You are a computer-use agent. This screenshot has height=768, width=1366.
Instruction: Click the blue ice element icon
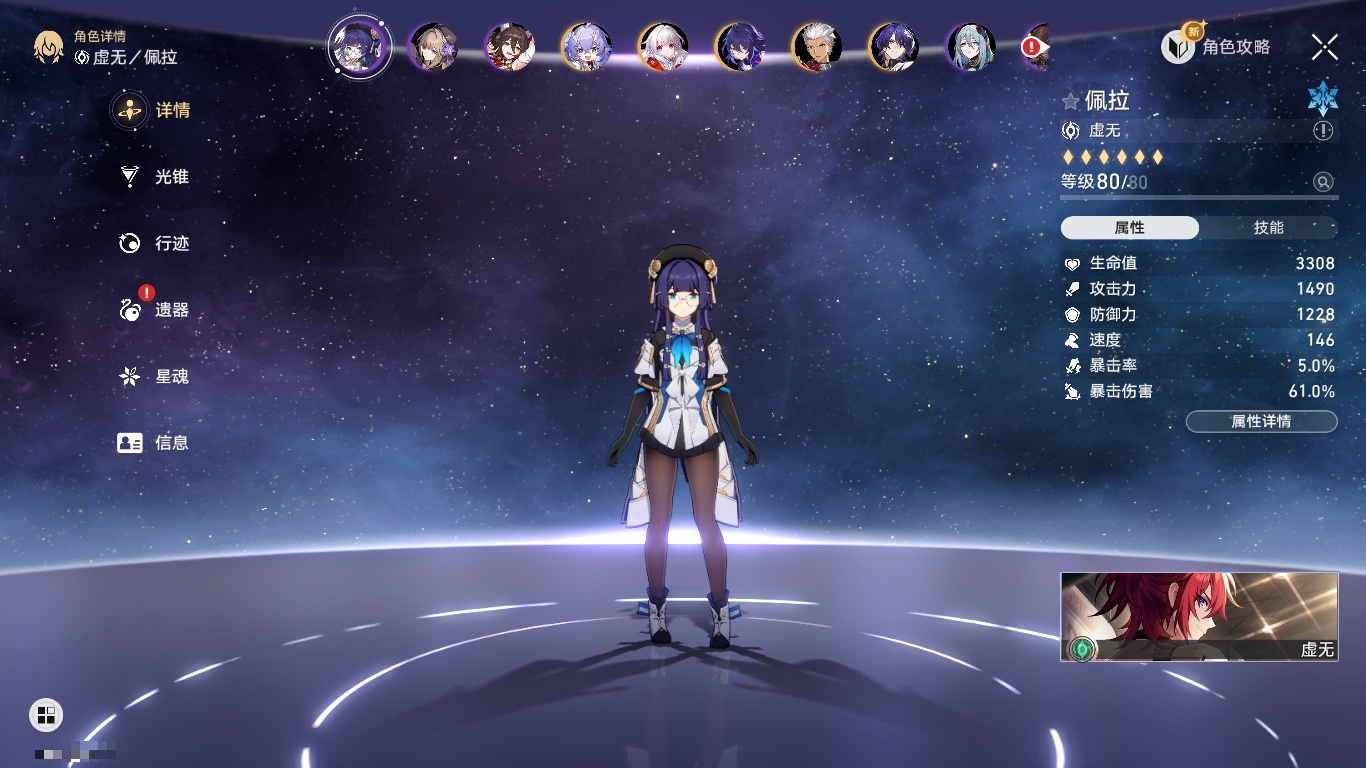[x=1322, y=99]
